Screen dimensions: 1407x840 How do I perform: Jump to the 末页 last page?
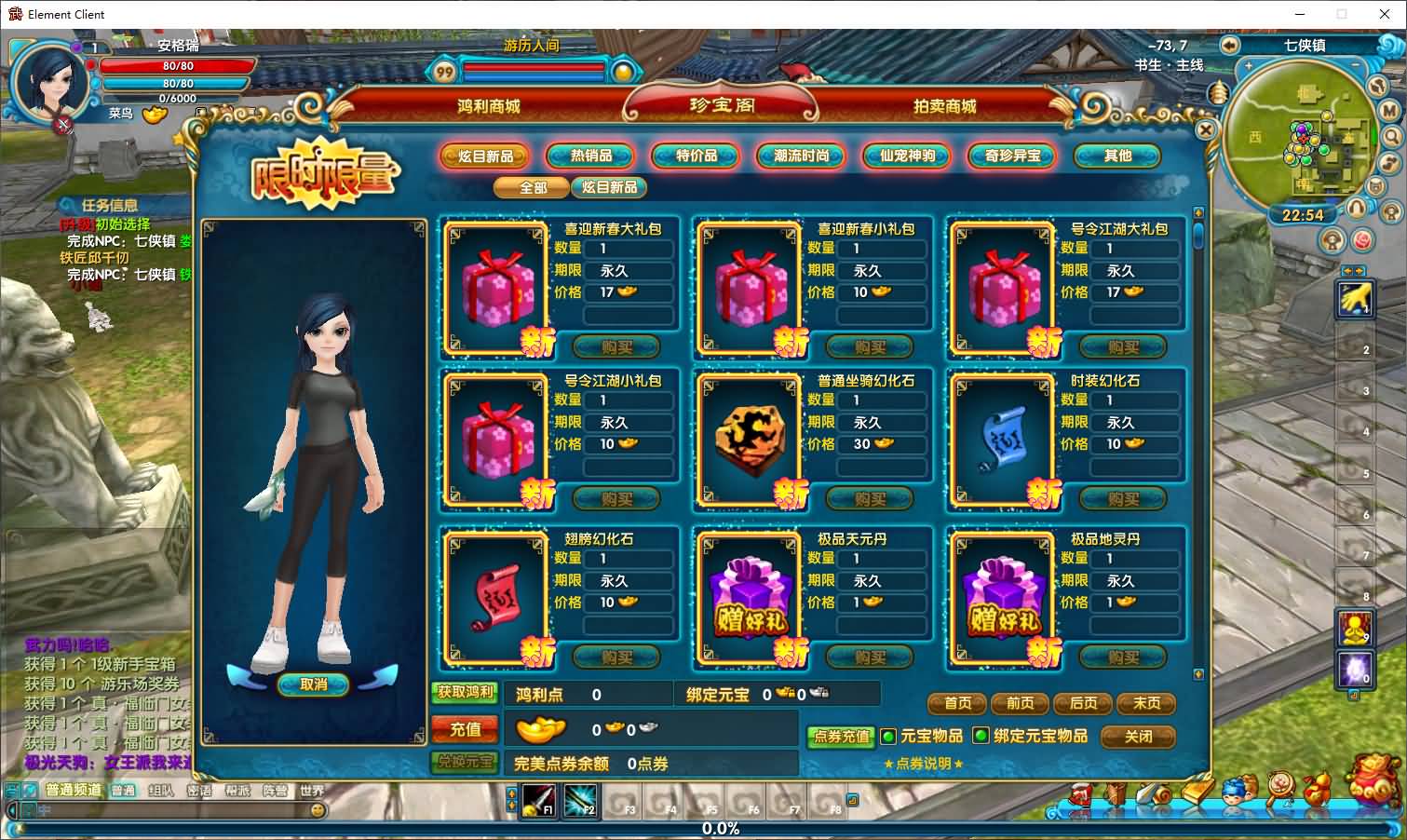point(1146,703)
